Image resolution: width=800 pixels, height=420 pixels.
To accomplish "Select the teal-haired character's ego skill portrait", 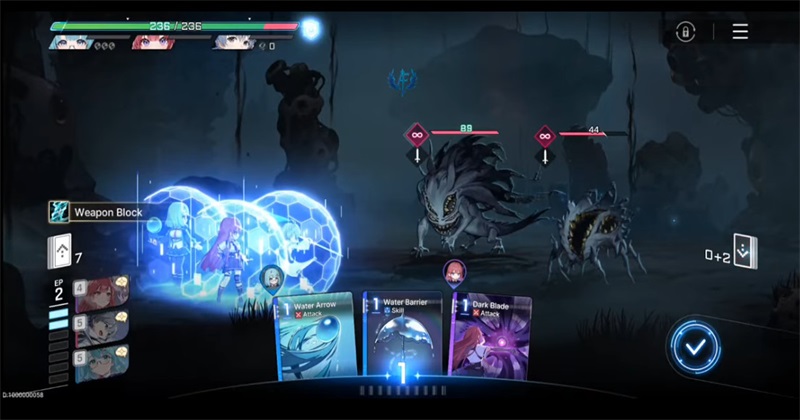I will [101, 362].
